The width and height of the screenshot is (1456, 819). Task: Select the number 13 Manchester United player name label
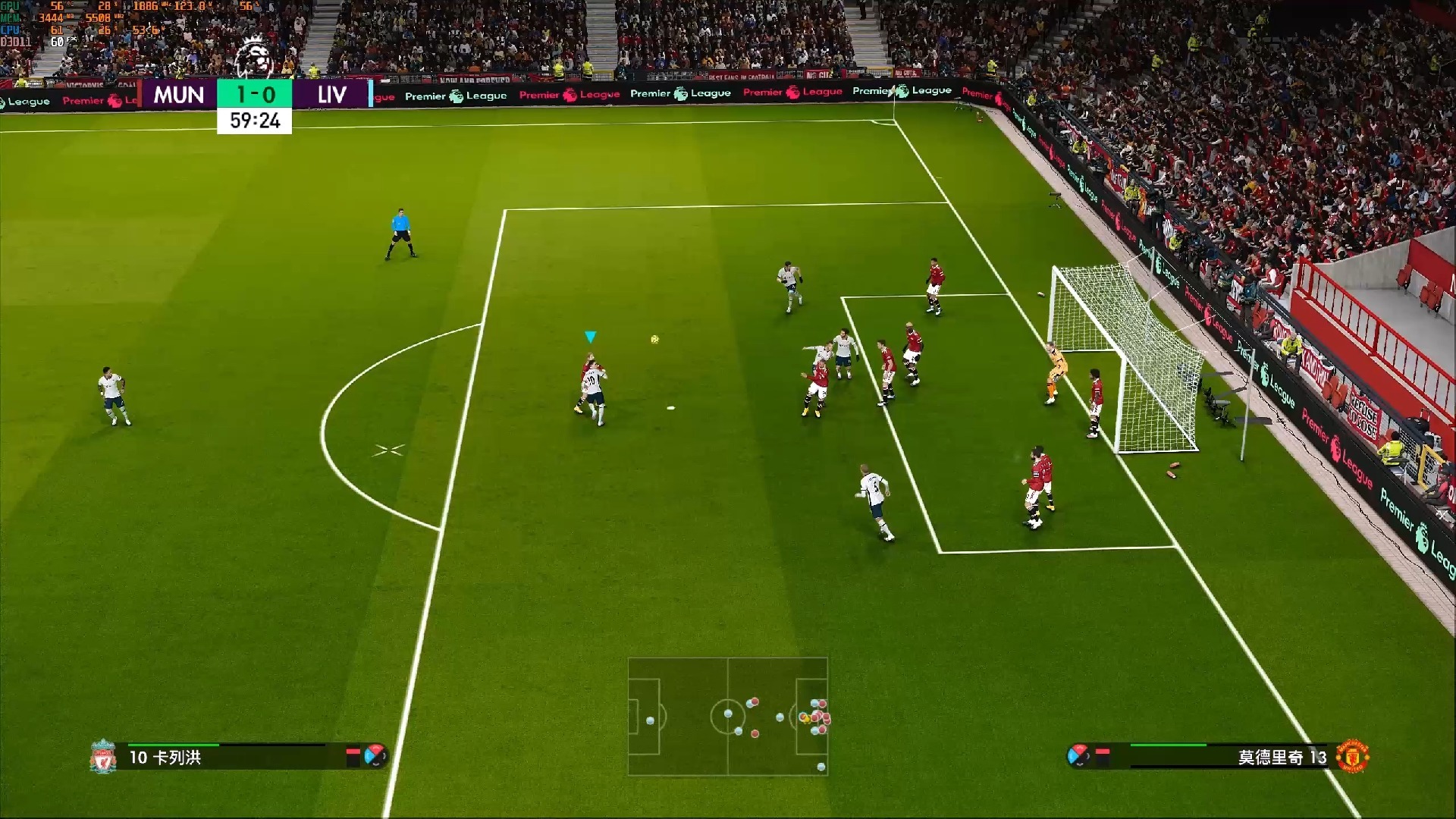(1282, 758)
